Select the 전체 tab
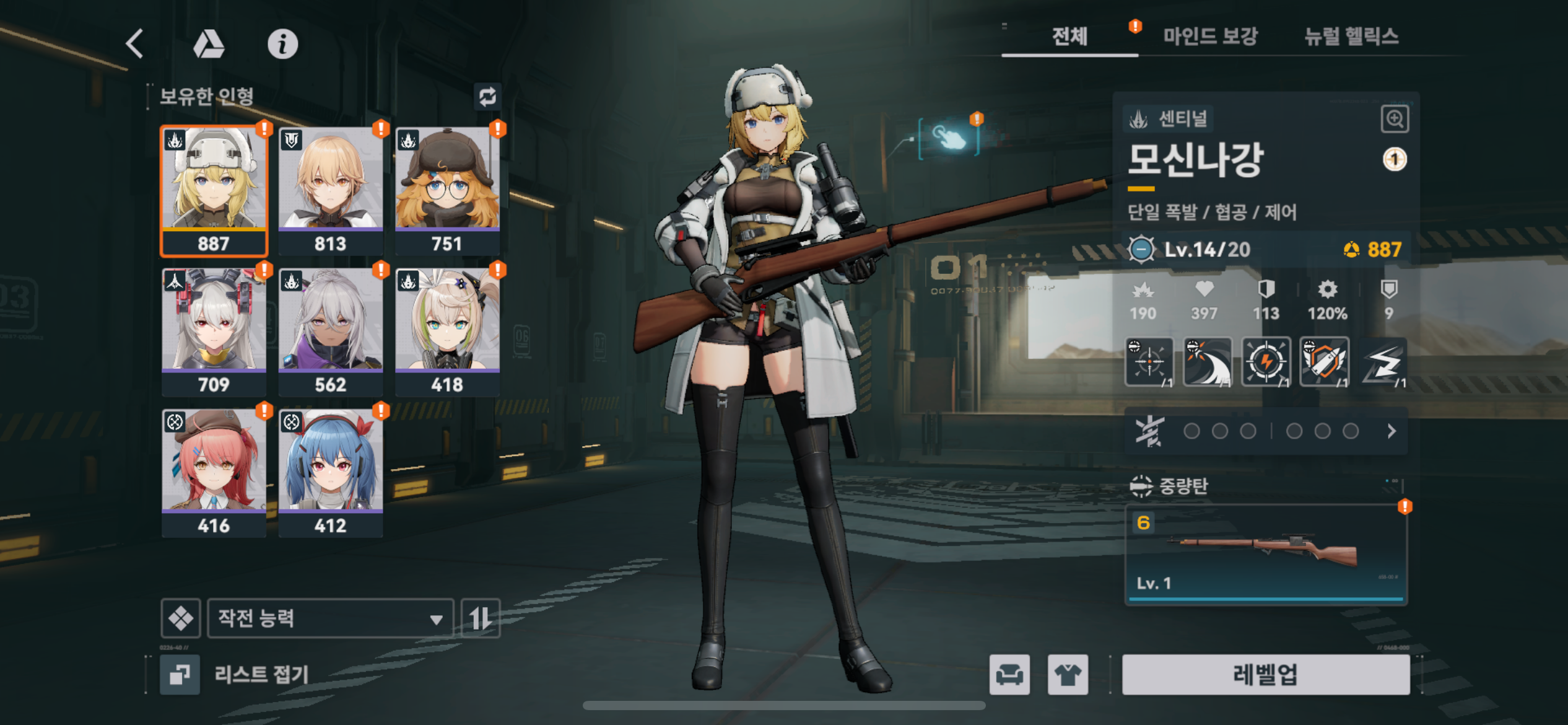1568x725 pixels. point(1069,37)
